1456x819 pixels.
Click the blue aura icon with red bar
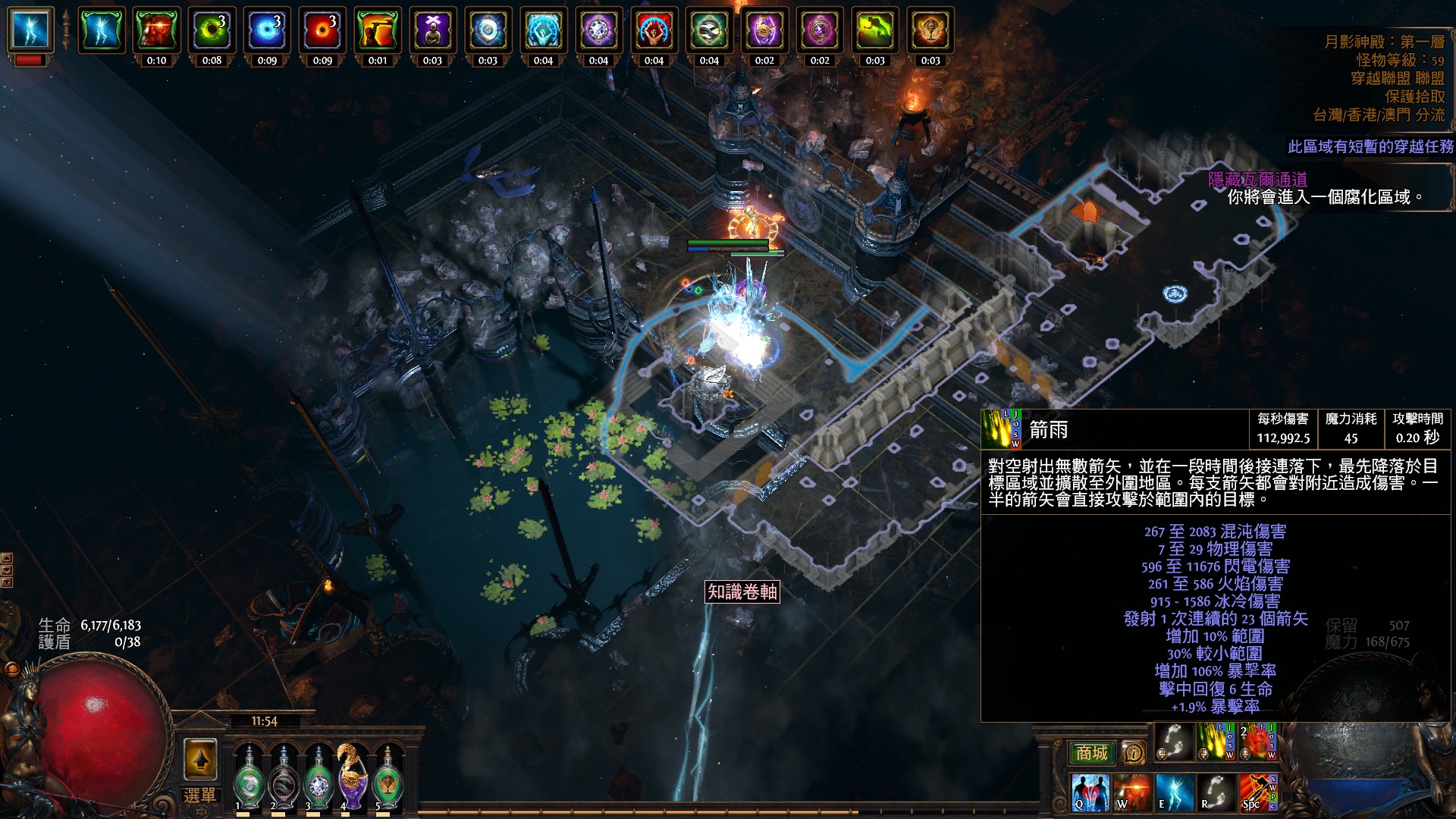point(30,32)
